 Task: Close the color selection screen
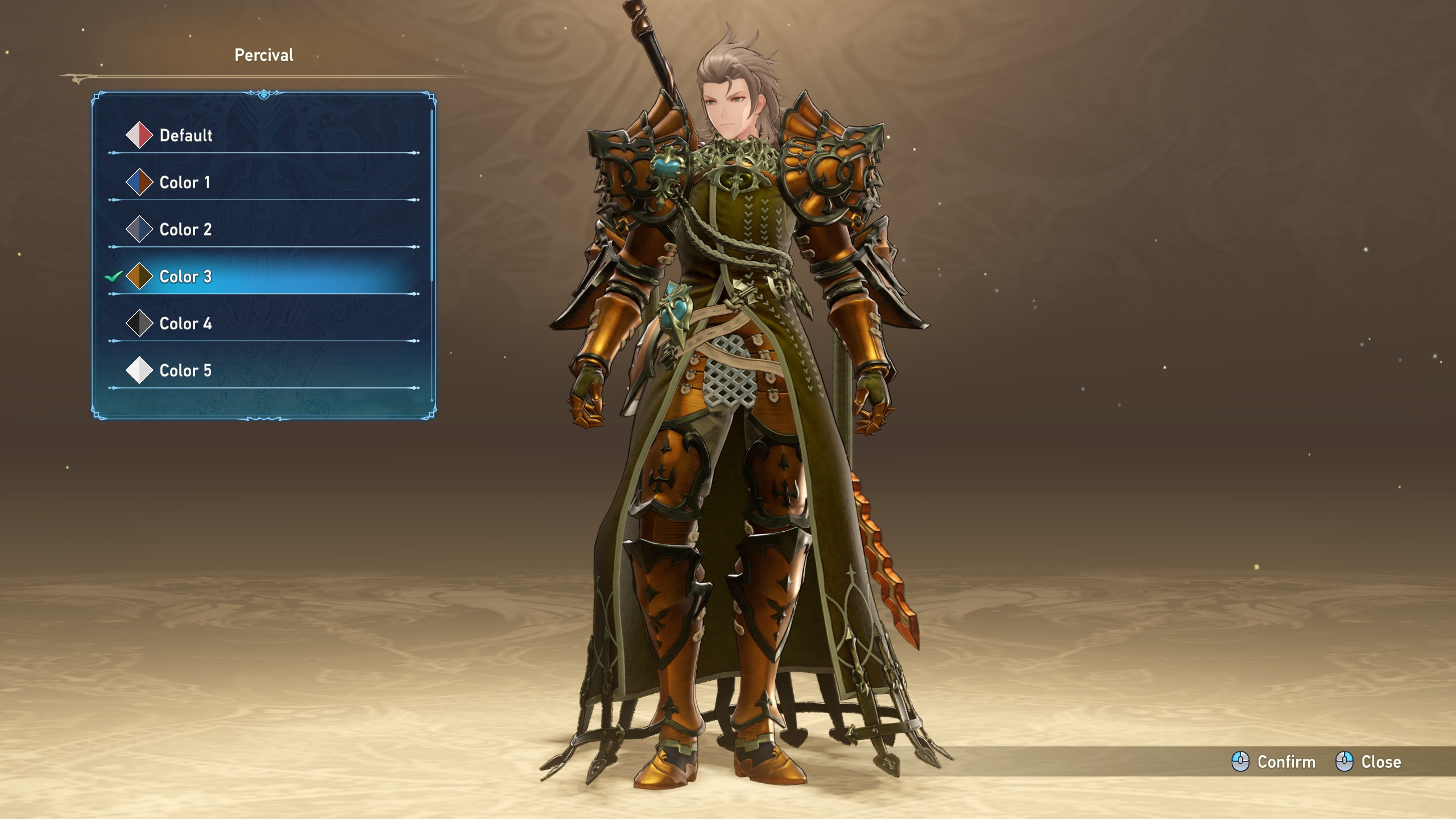tap(1368, 762)
